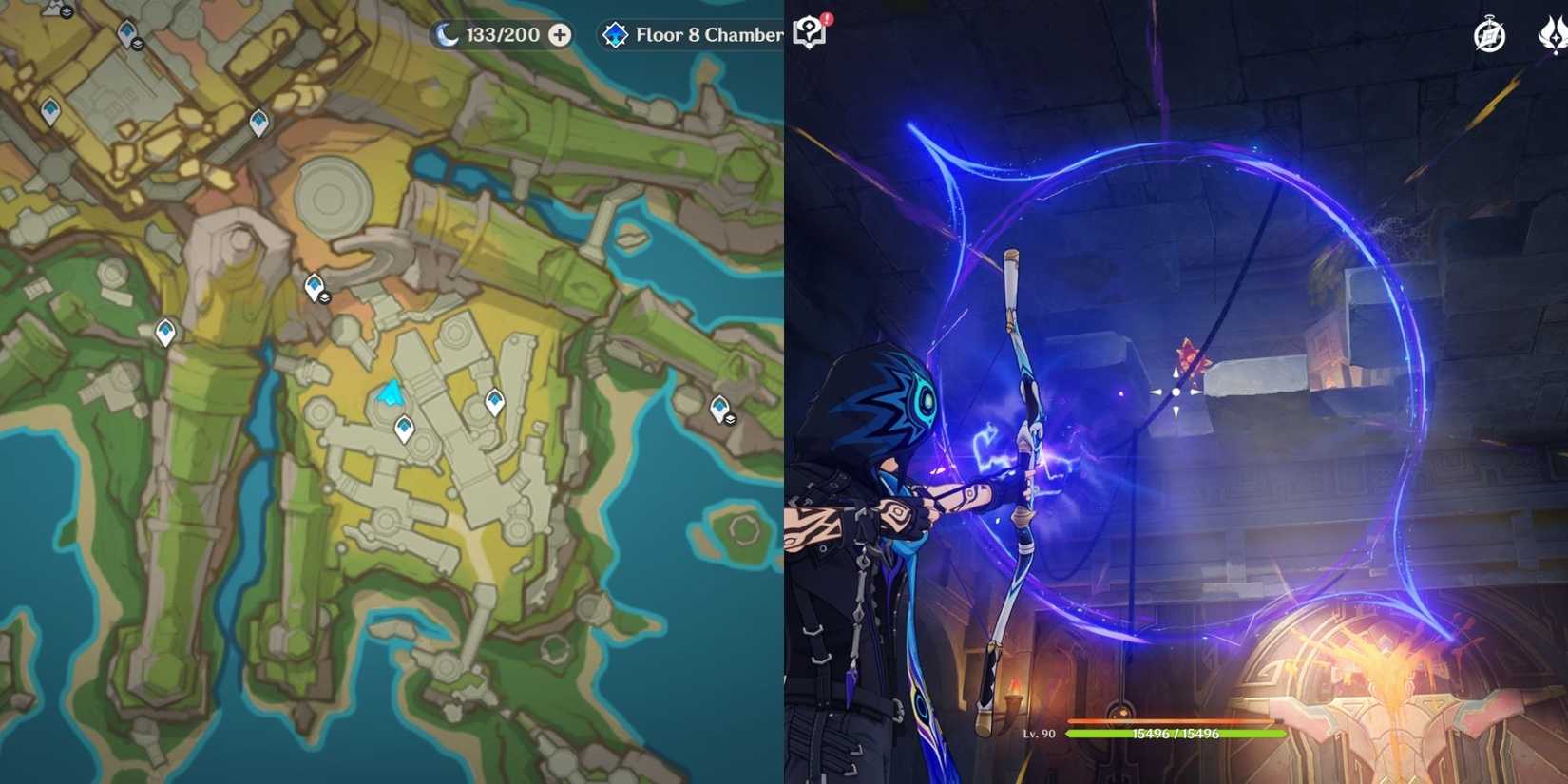Click the chest marker on the map's right edge
The image size is (1568, 784).
coord(720,409)
